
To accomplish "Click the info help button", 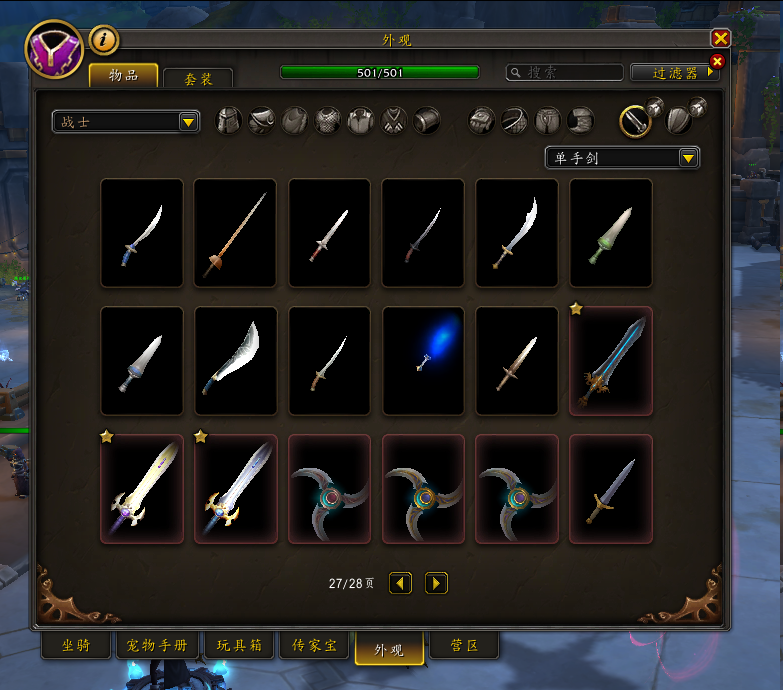I will tap(104, 40).
